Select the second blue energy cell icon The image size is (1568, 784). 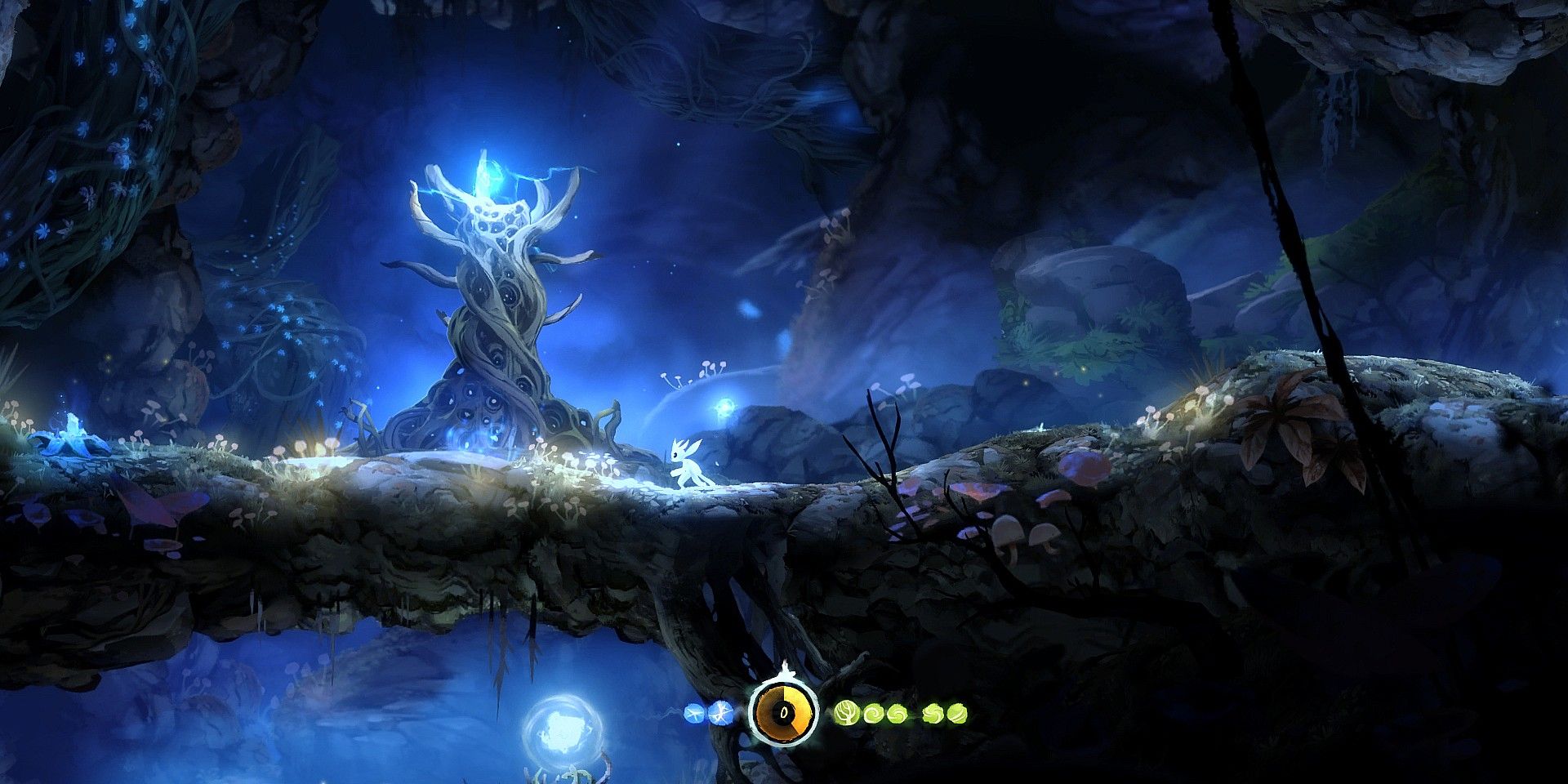click(721, 712)
